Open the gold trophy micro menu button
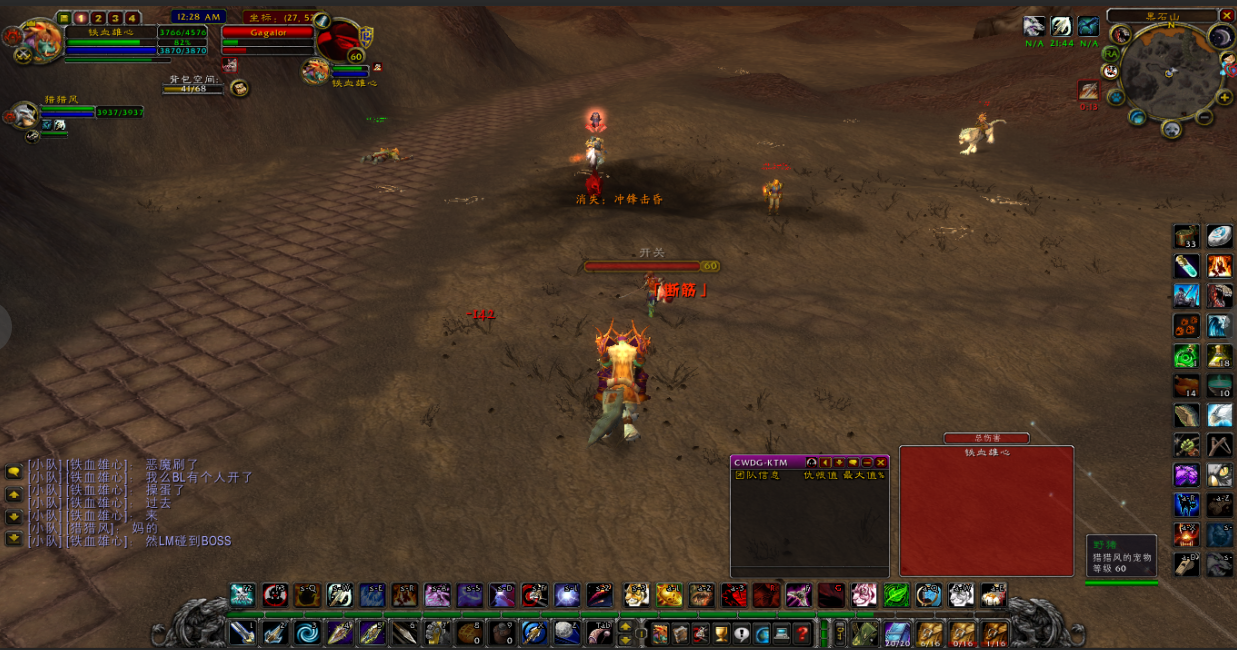Screen dimensions: 1237x650 (720, 633)
